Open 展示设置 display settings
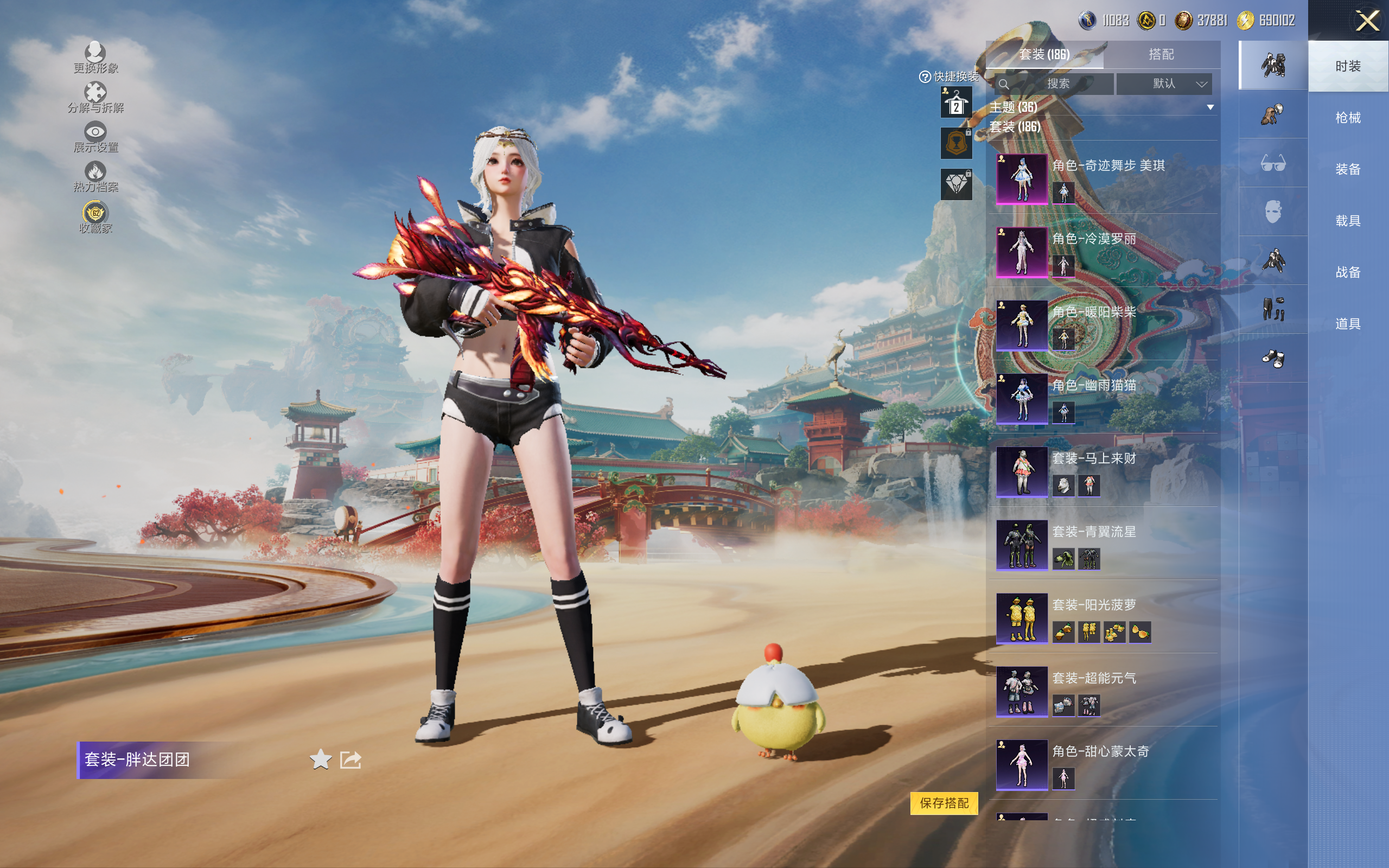Viewport: 1389px width, 868px height. [95, 138]
